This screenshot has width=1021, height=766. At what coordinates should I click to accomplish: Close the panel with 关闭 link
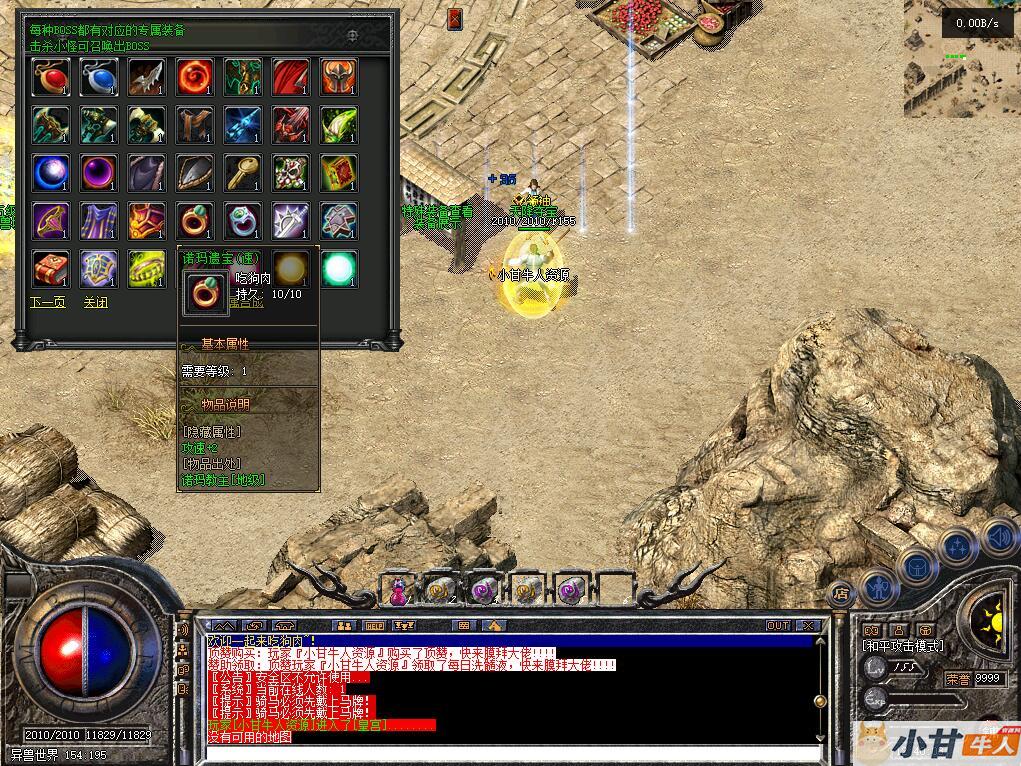(x=96, y=302)
